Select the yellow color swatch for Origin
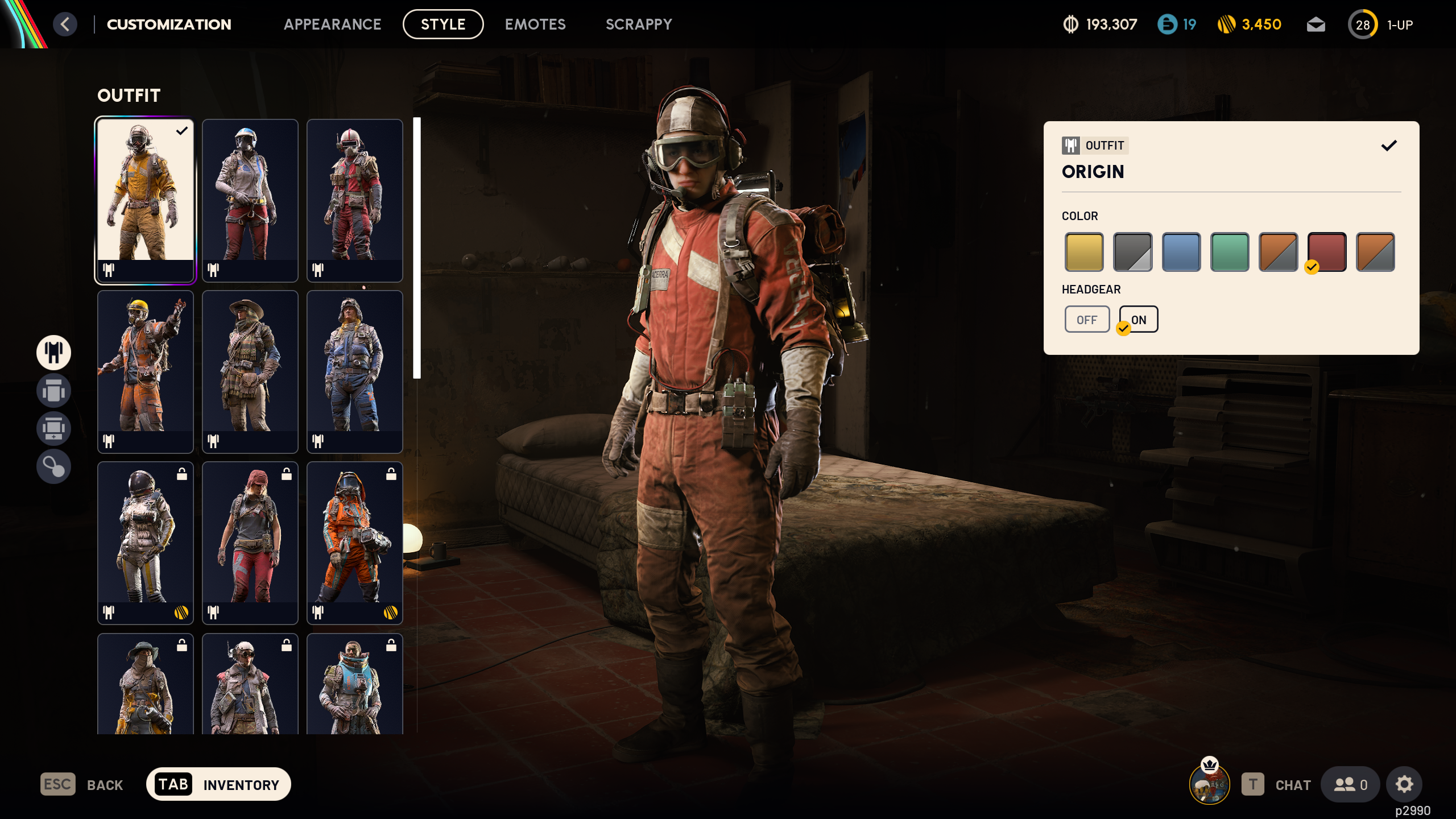1456x819 pixels. click(1084, 252)
